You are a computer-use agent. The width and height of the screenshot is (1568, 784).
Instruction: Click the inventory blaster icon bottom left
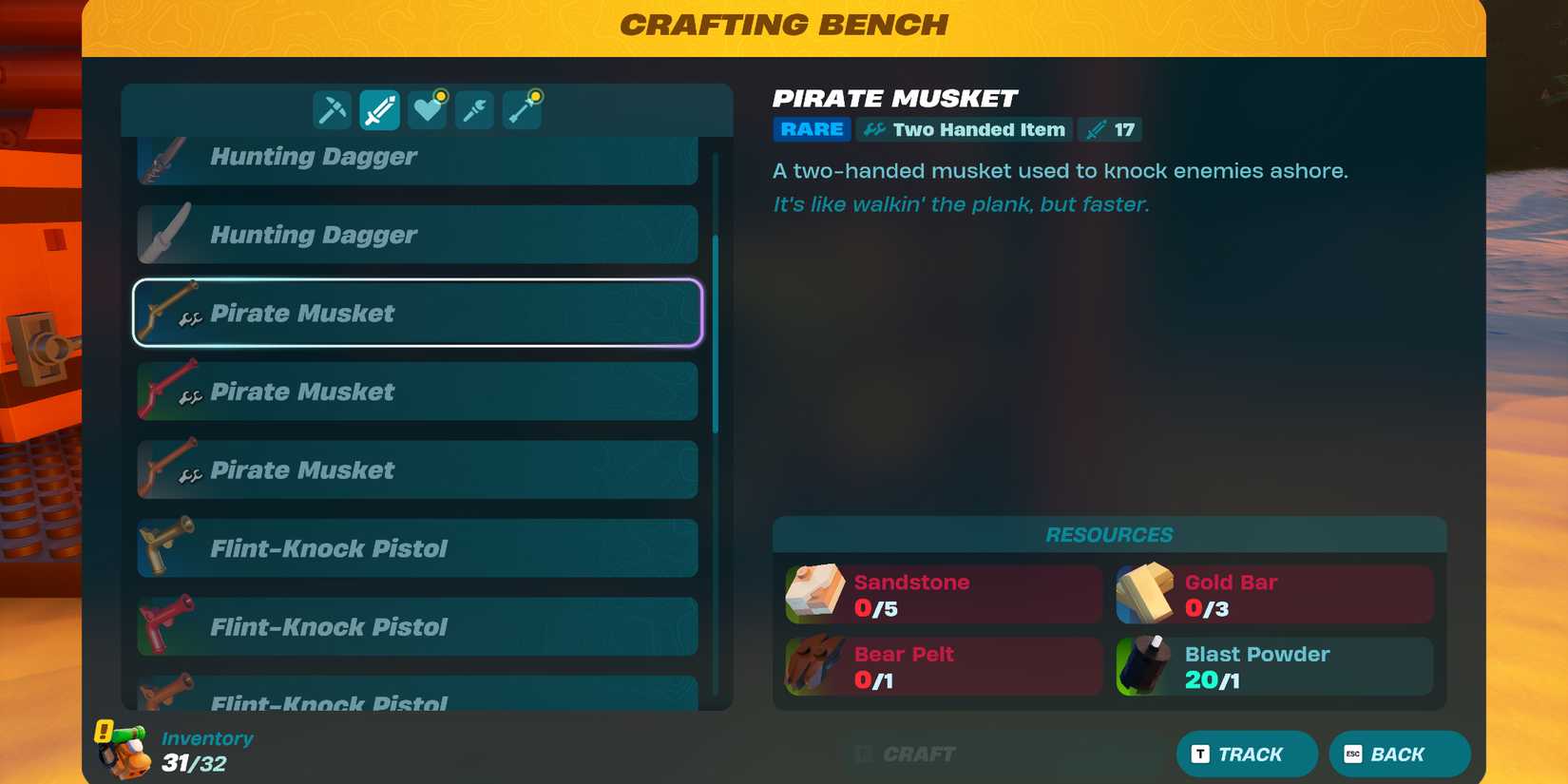(124, 751)
